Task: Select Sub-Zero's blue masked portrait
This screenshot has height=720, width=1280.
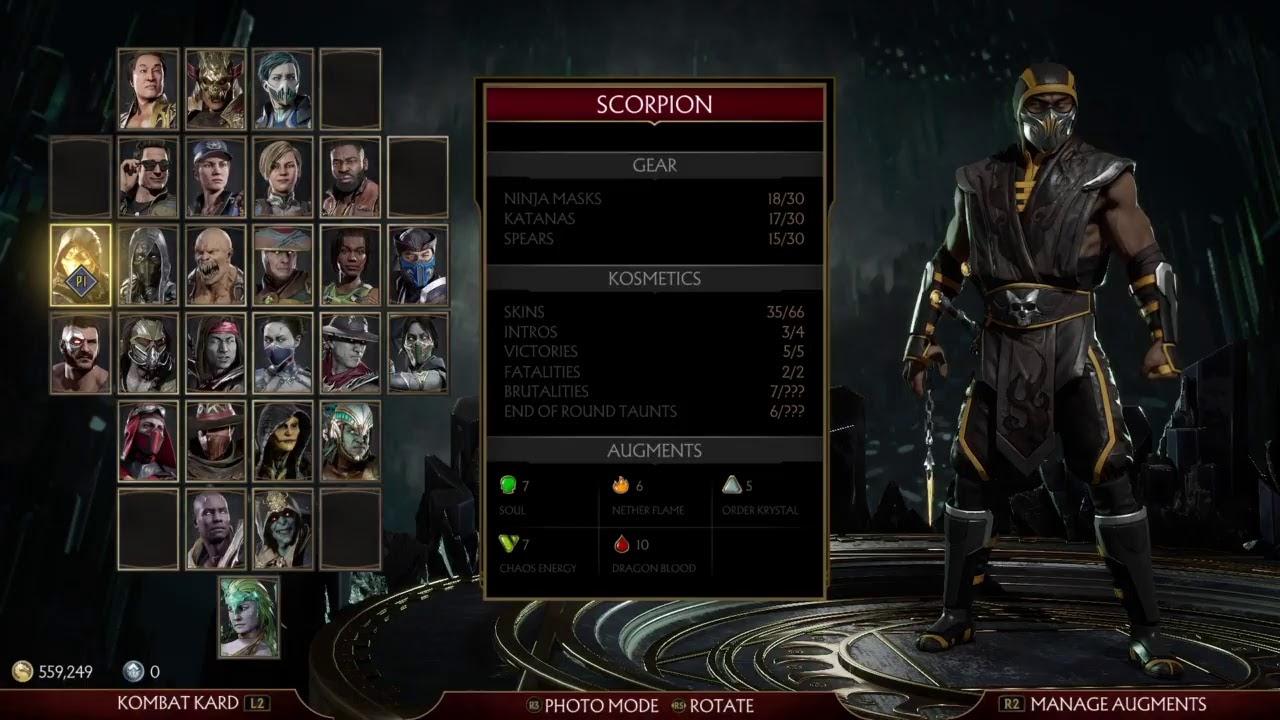Action: [418, 265]
